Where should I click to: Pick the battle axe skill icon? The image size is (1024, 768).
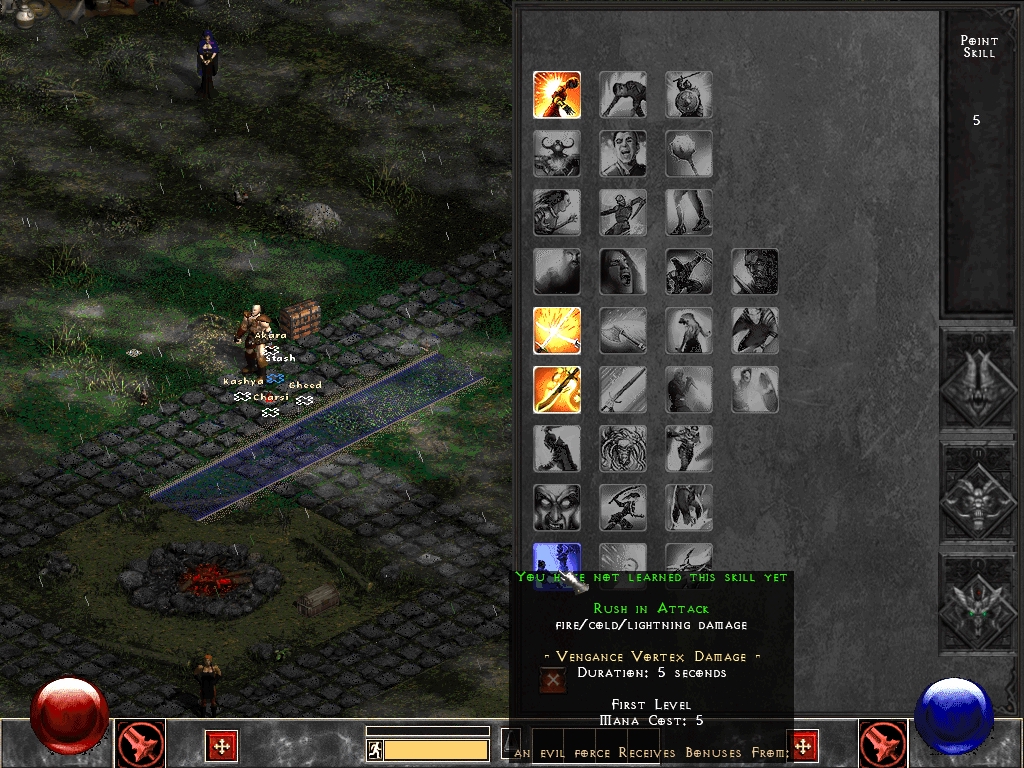623,331
